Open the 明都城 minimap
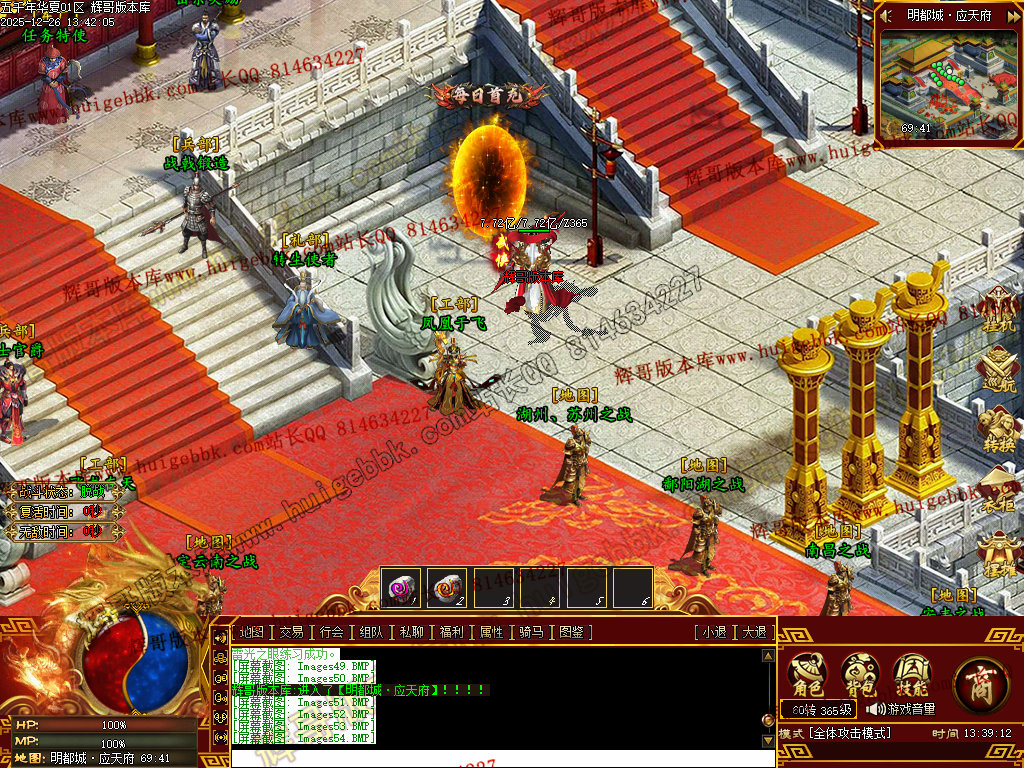Image resolution: width=1024 pixels, height=768 pixels. (x=947, y=82)
